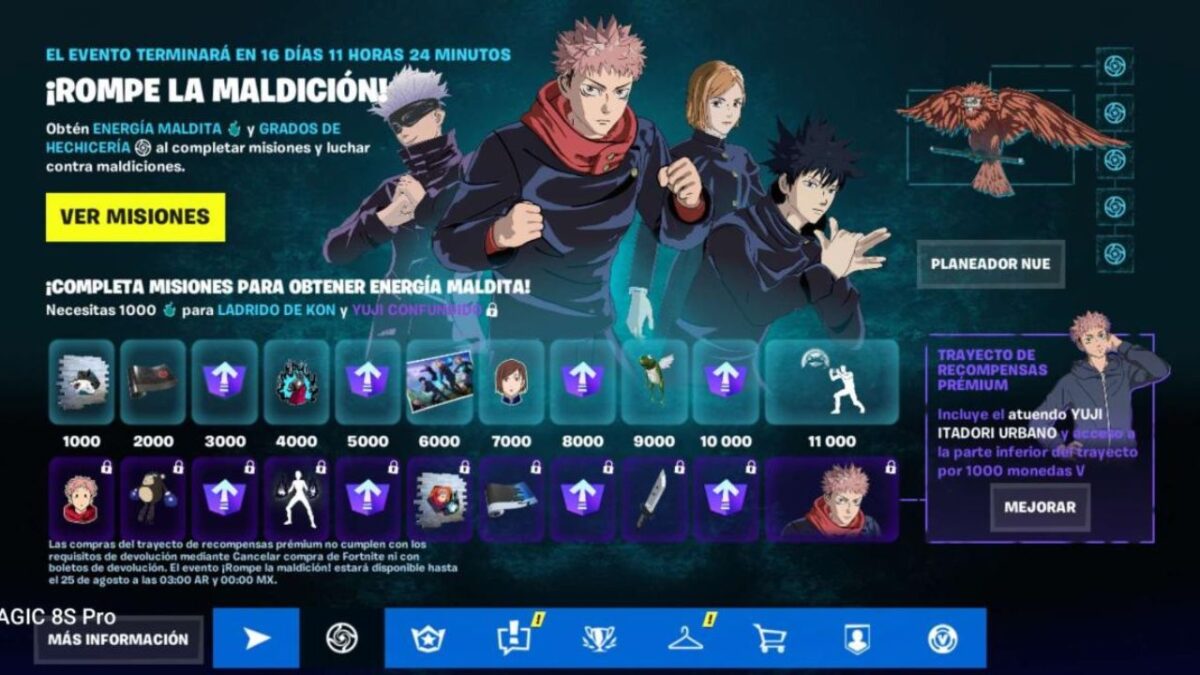Open the item shop cart tab
The image size is (1200, 675).
(x=769, y=638)
